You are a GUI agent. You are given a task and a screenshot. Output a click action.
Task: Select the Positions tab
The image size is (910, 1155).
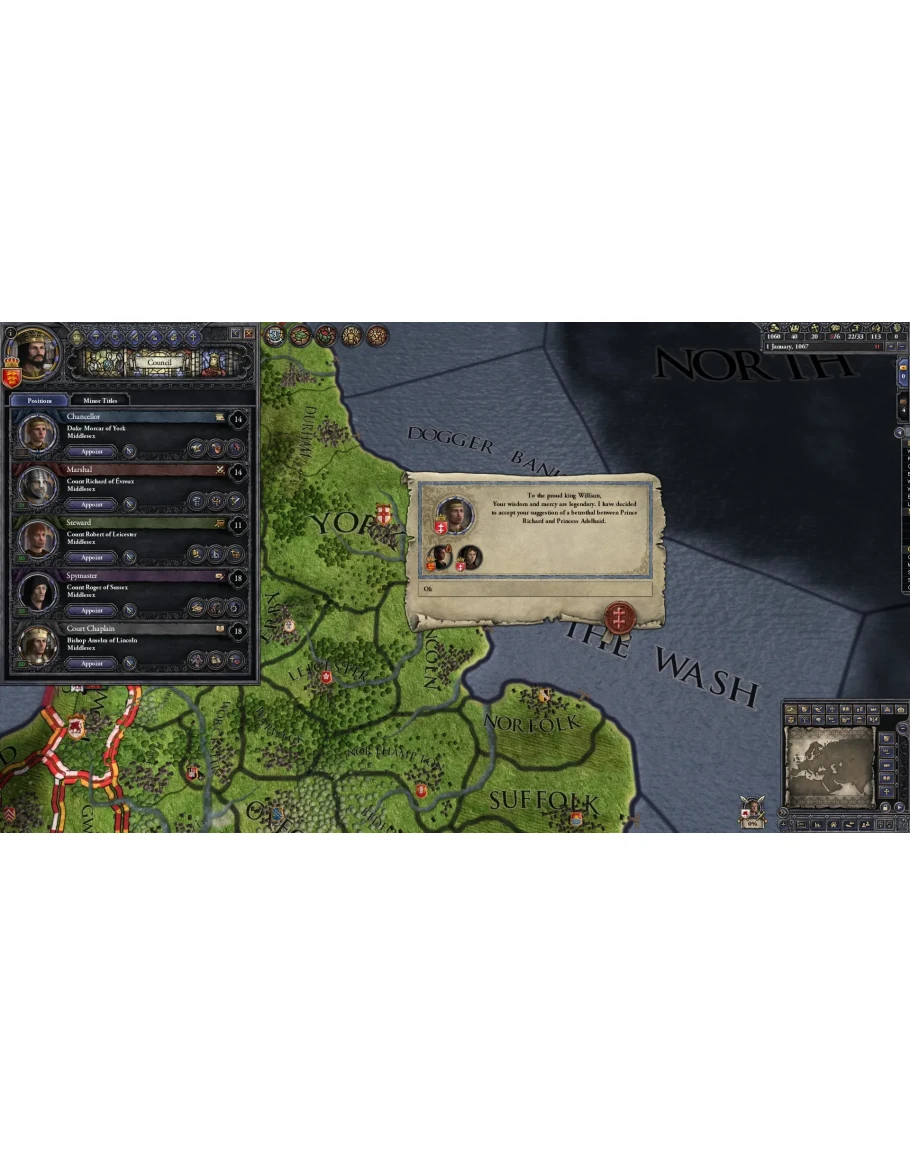tap(40, 400)
